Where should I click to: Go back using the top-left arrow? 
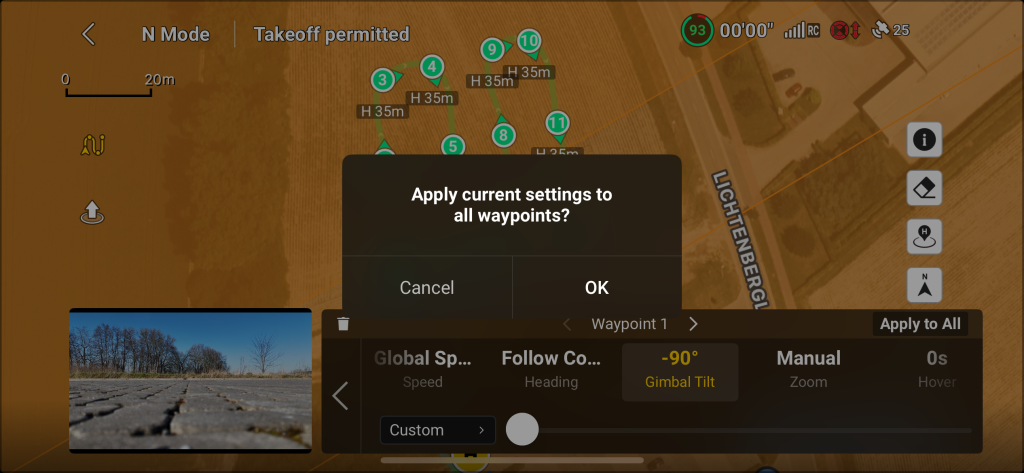(x=88, y=34)
